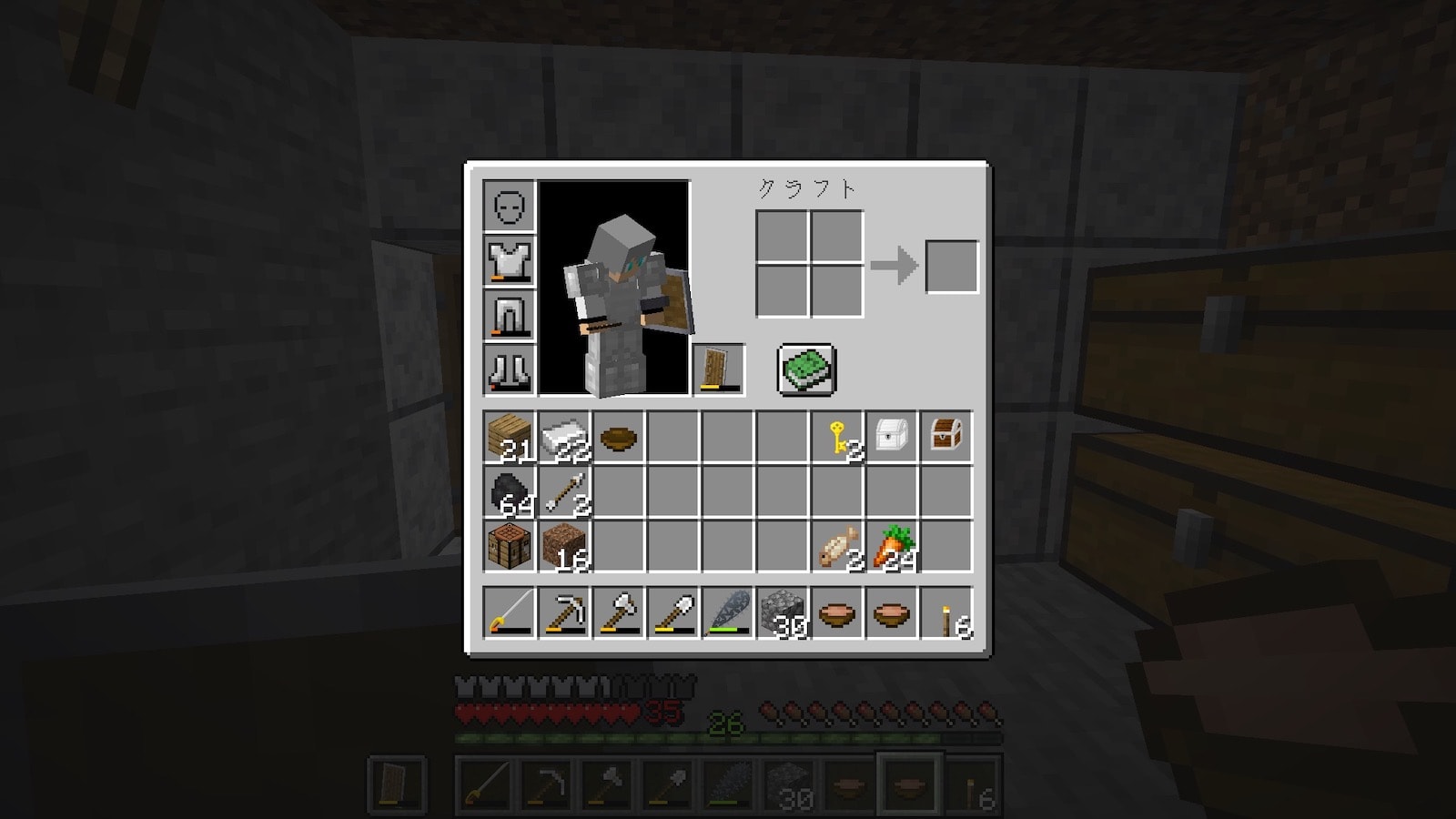Pick up the 22 iron ingots
The height and width of the screenshot is (819, 1456).
click(x=564, y=438)
